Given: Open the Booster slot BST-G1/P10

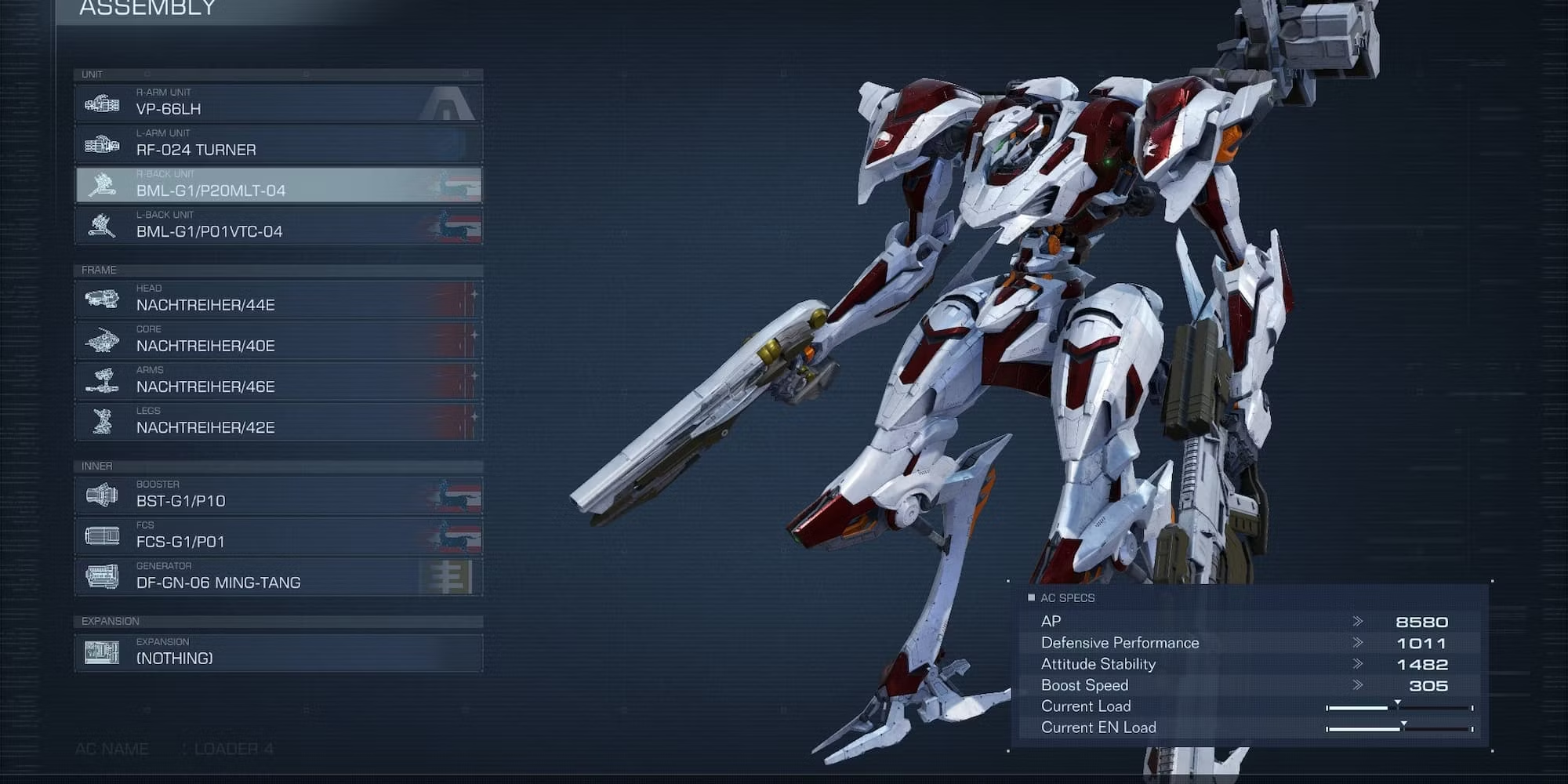Looking at the screenshot, I should coord(278,495).
